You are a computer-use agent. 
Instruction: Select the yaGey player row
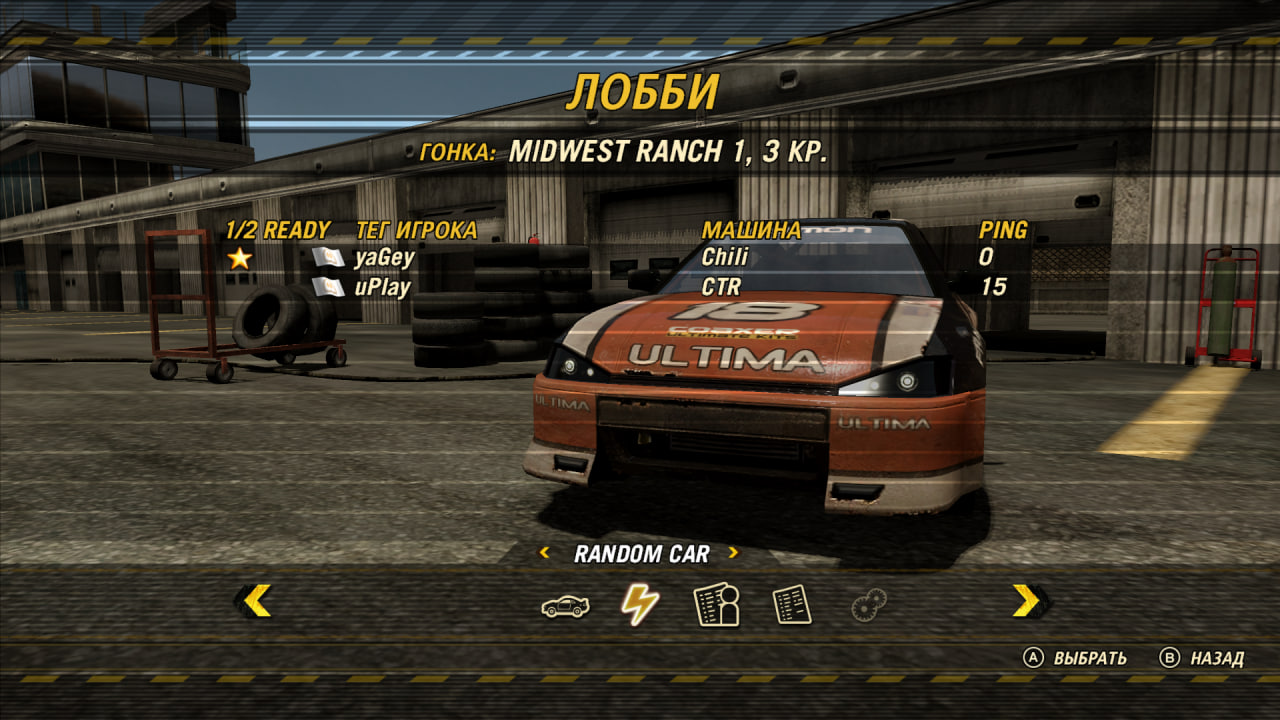[x=384, y=258]
